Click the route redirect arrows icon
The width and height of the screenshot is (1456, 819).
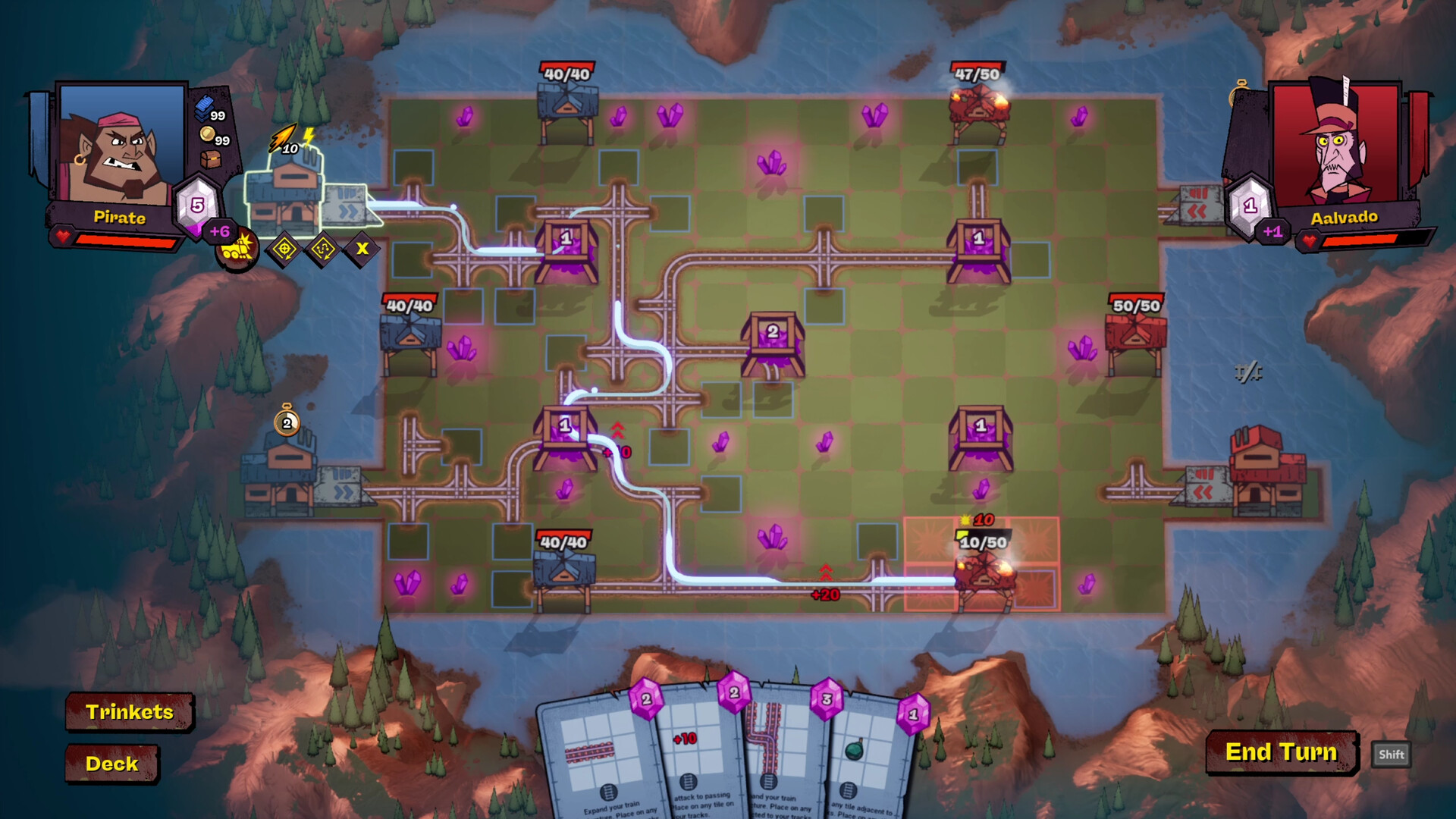322,249
